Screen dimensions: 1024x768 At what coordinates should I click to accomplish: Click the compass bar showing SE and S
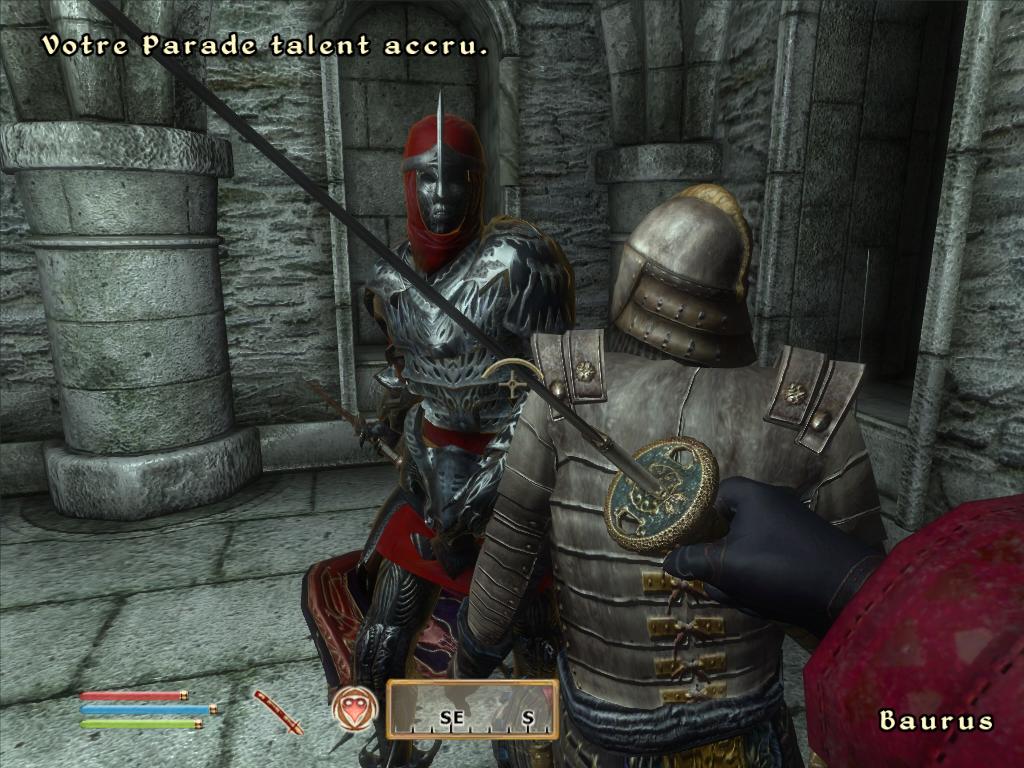[x=472, y=710]
